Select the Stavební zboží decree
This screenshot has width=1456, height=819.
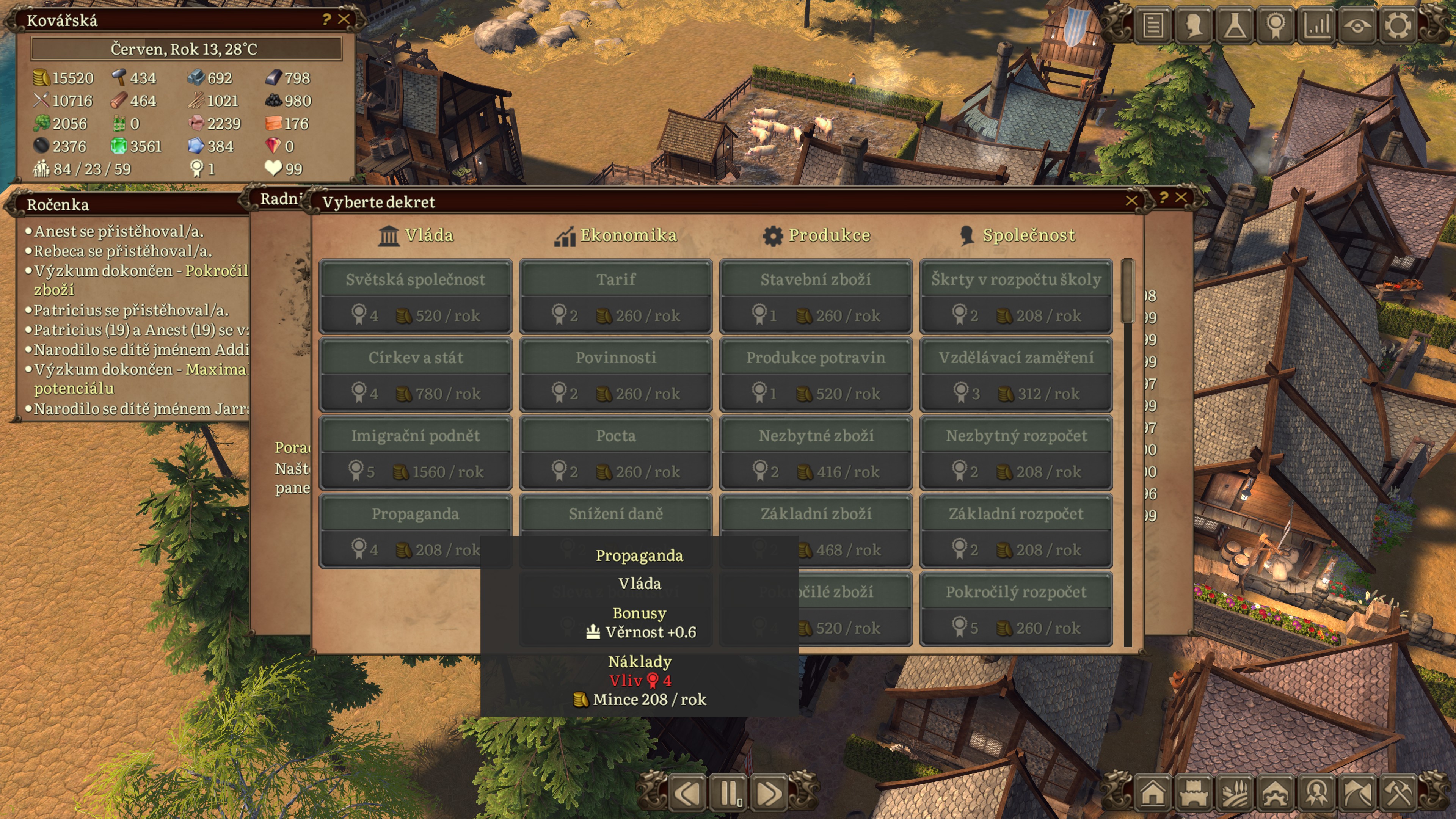816,296
